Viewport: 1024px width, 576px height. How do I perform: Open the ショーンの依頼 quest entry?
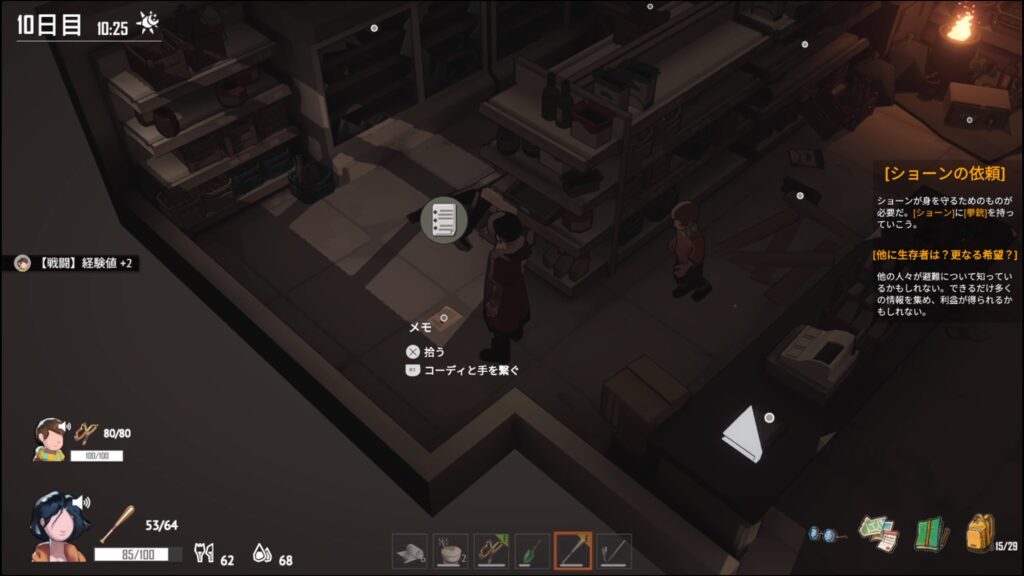943,173
